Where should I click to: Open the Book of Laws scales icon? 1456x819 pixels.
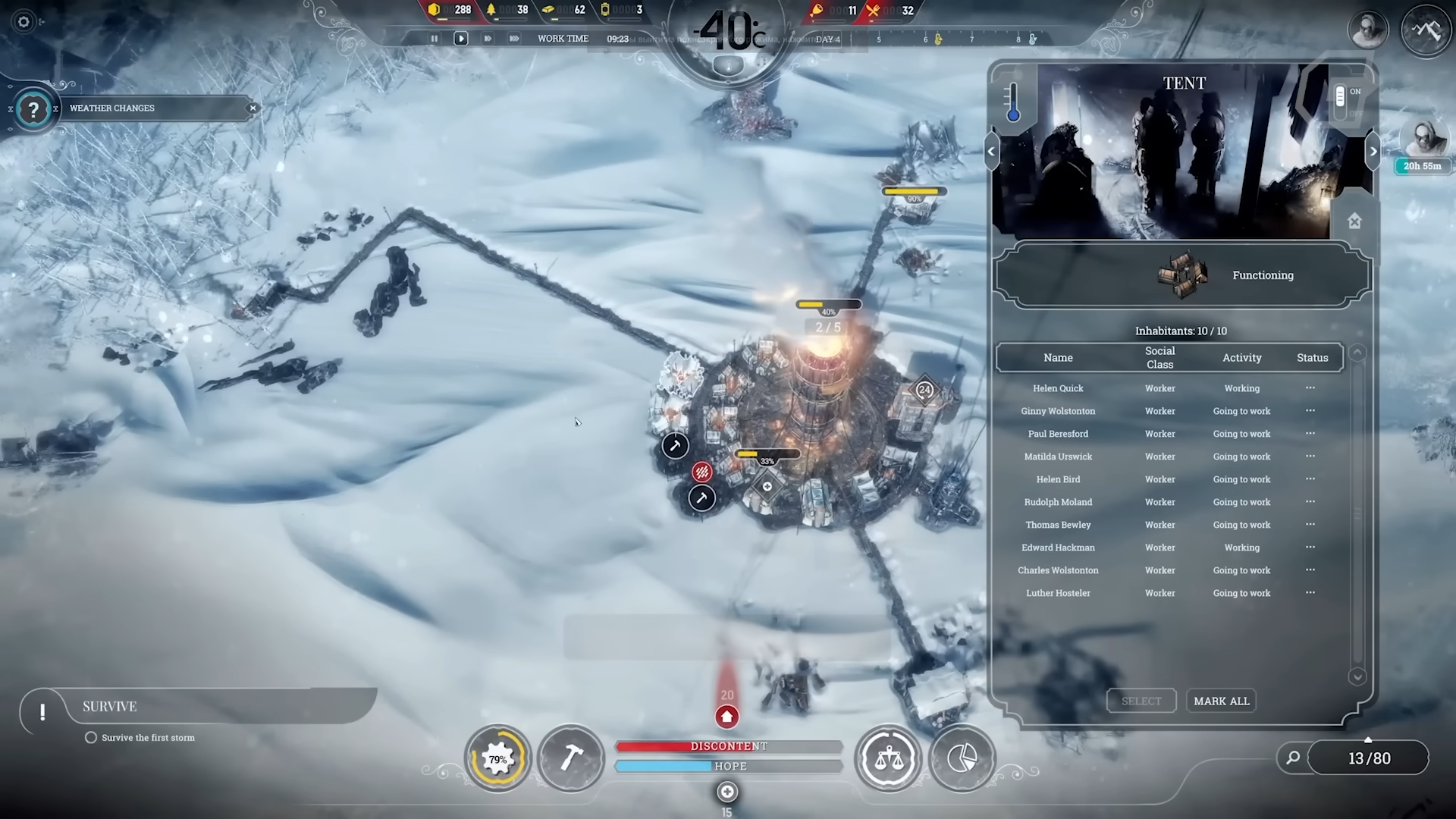889,758
